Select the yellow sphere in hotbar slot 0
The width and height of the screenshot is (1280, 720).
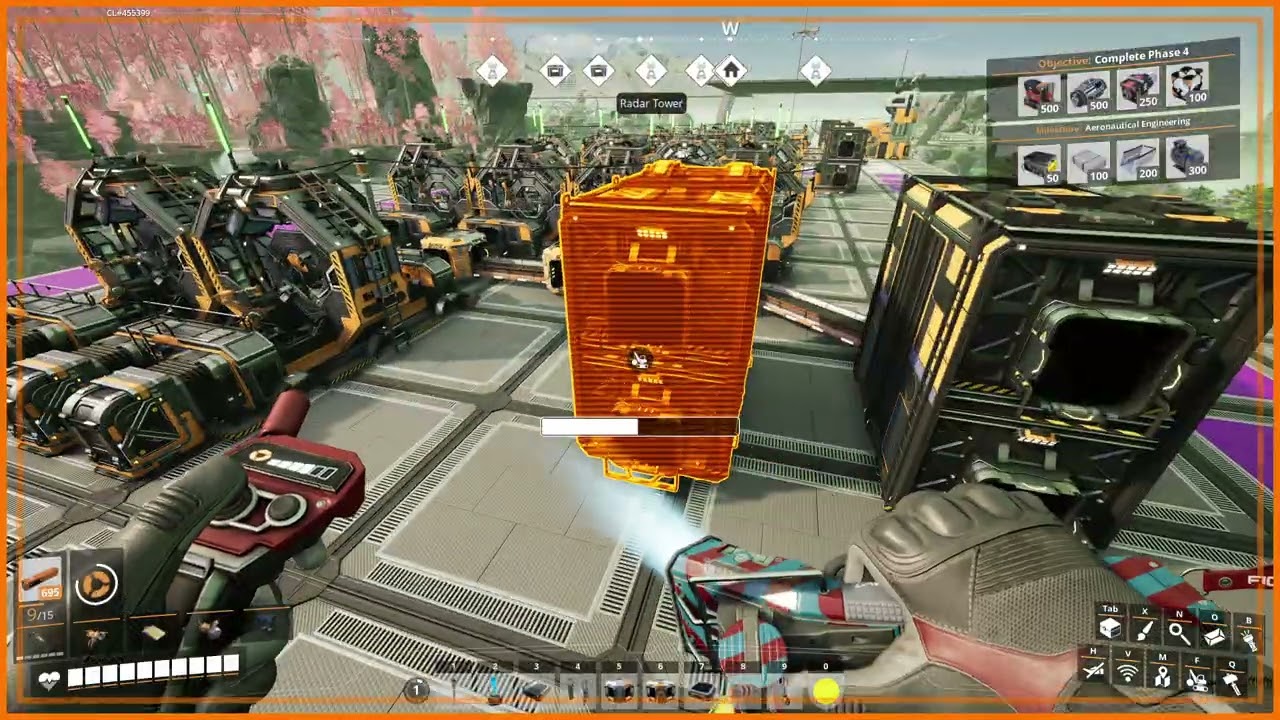click(826, 690)
